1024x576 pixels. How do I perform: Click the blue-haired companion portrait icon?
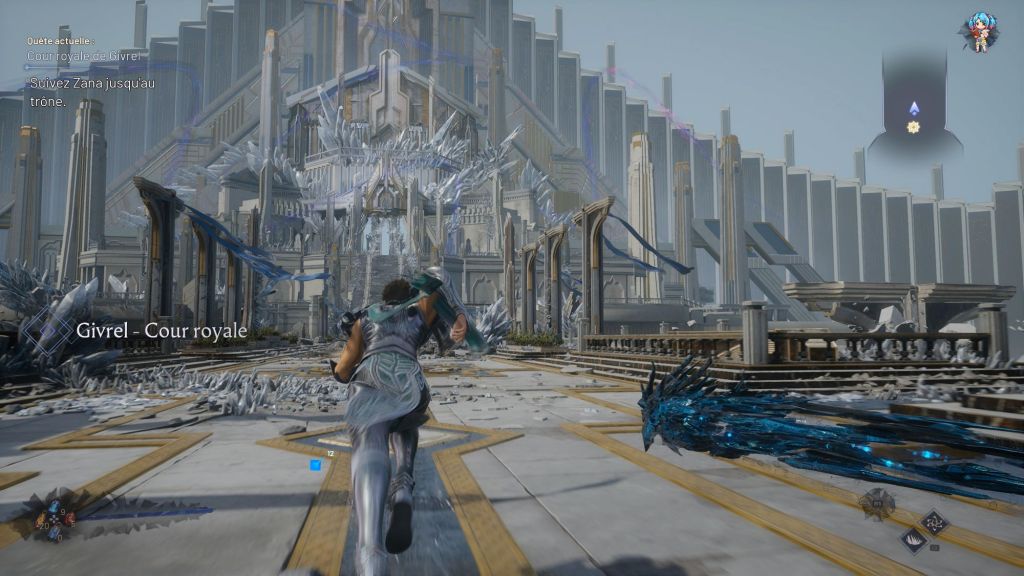coord(979,33)
